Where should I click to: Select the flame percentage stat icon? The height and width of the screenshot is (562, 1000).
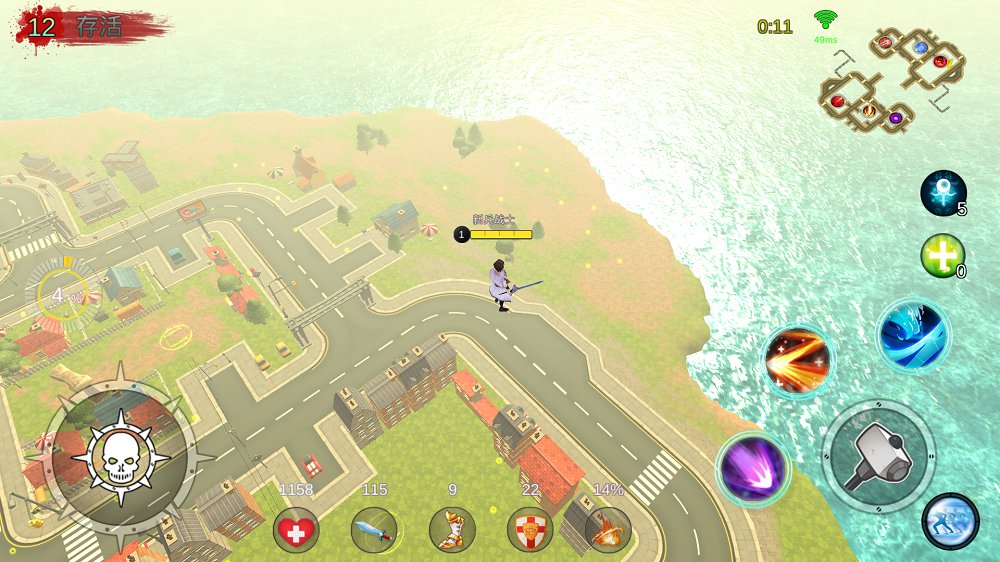pos(608,529)
